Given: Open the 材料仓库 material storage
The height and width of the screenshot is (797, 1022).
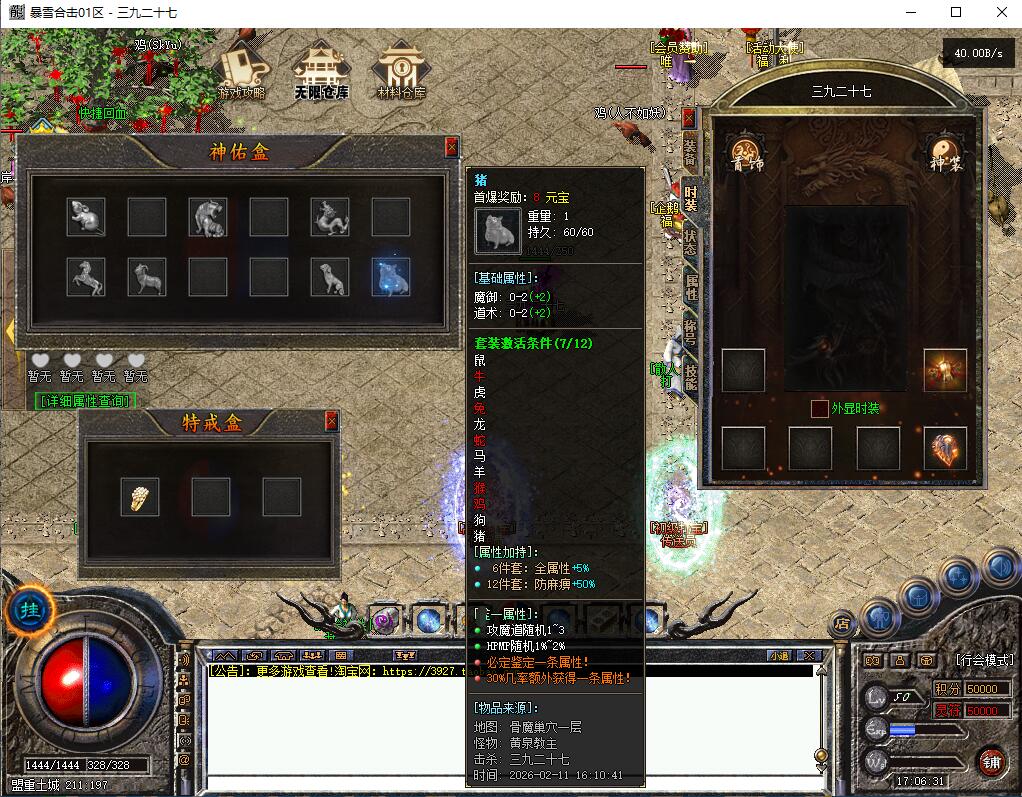Looking at the screenshot, I should 400,71.
